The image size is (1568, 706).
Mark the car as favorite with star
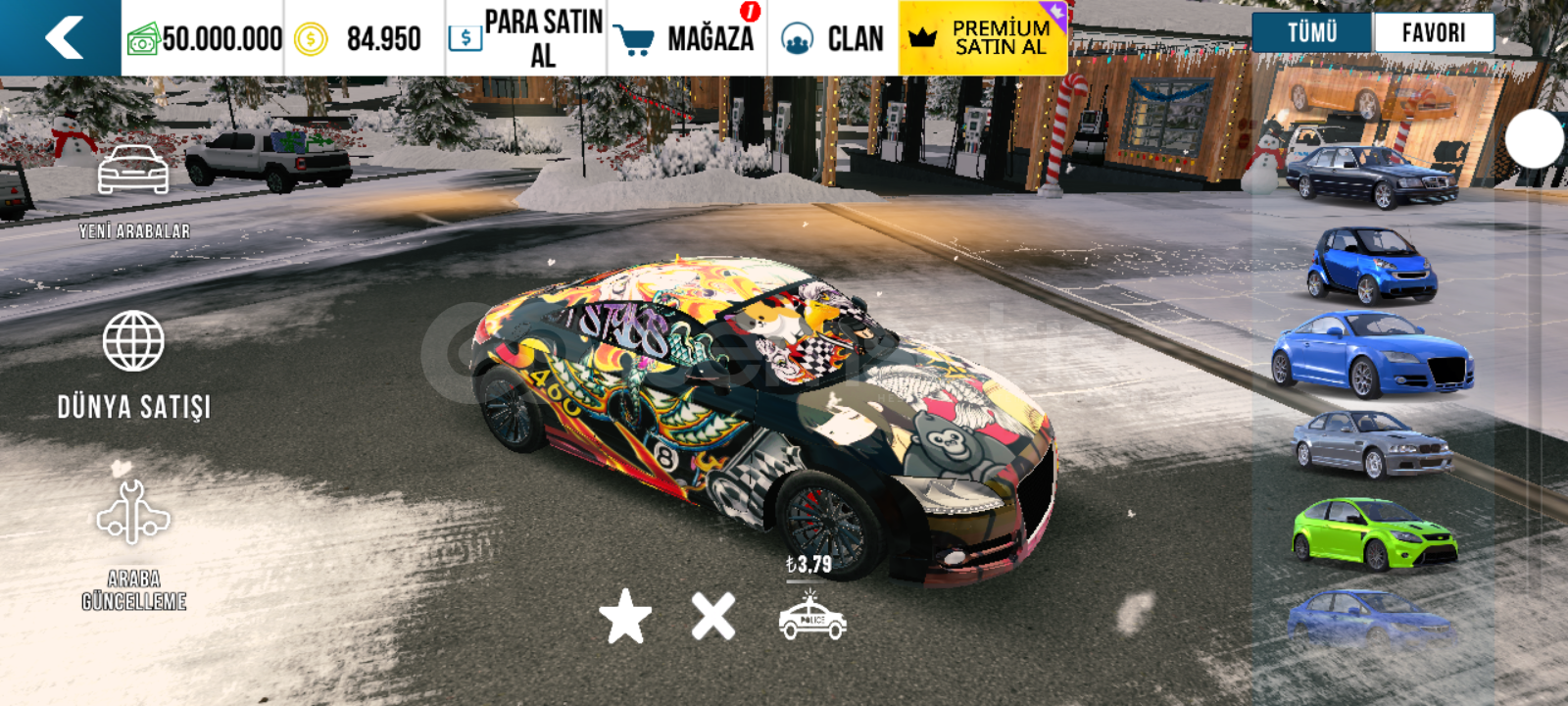click(x=625, y=617)
